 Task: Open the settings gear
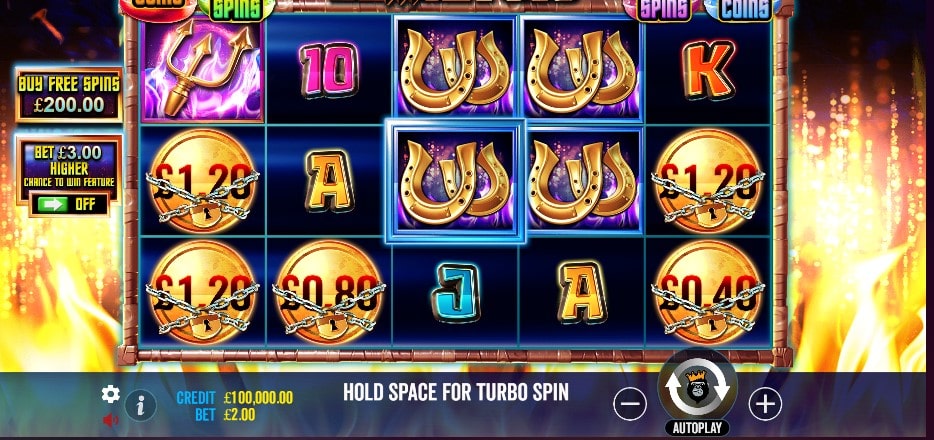tap(111, 394)
